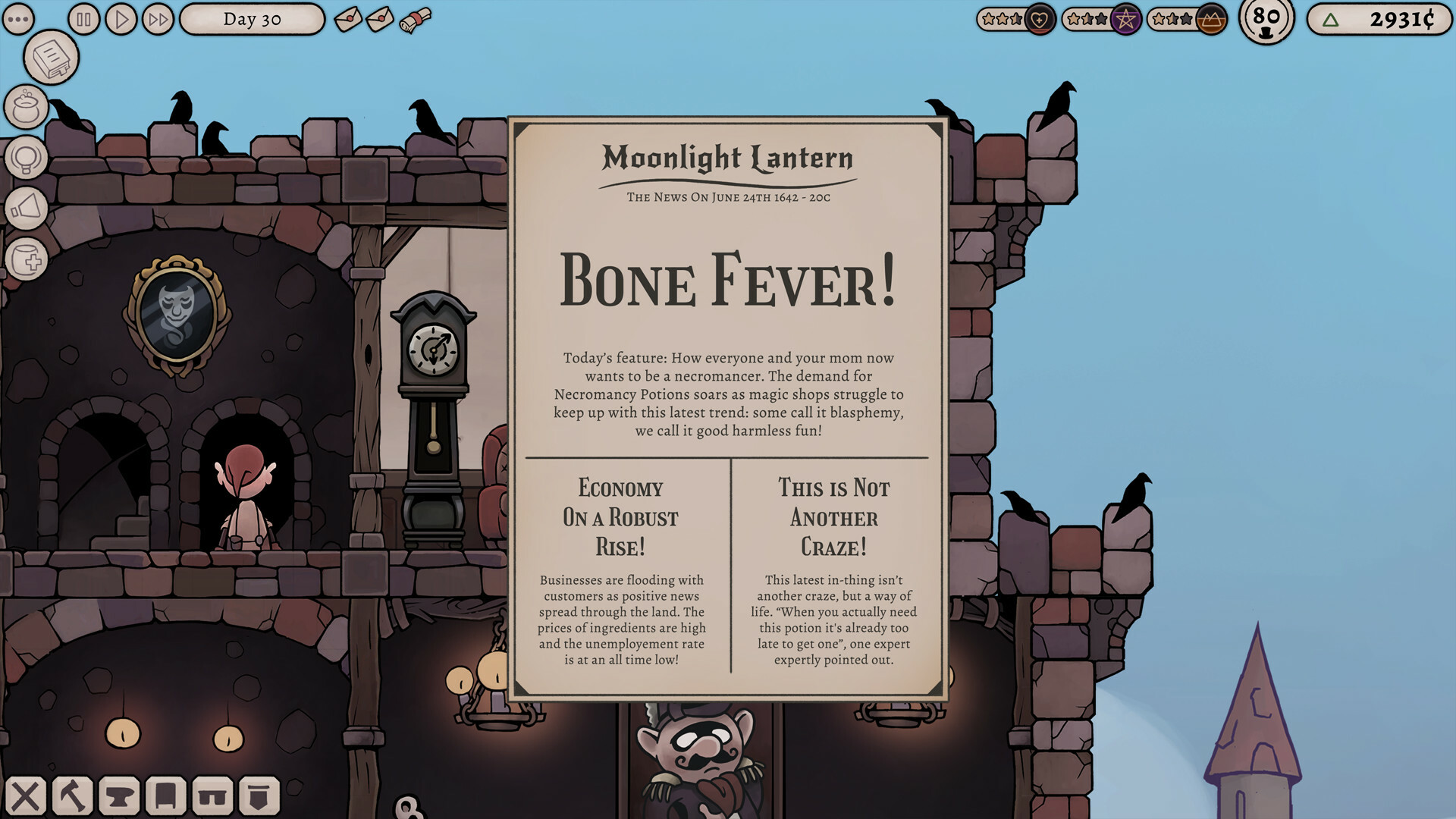This screenshot has height=819, width=1456.
Task: Open the lightbulb research panel
Action: point(27,158)
